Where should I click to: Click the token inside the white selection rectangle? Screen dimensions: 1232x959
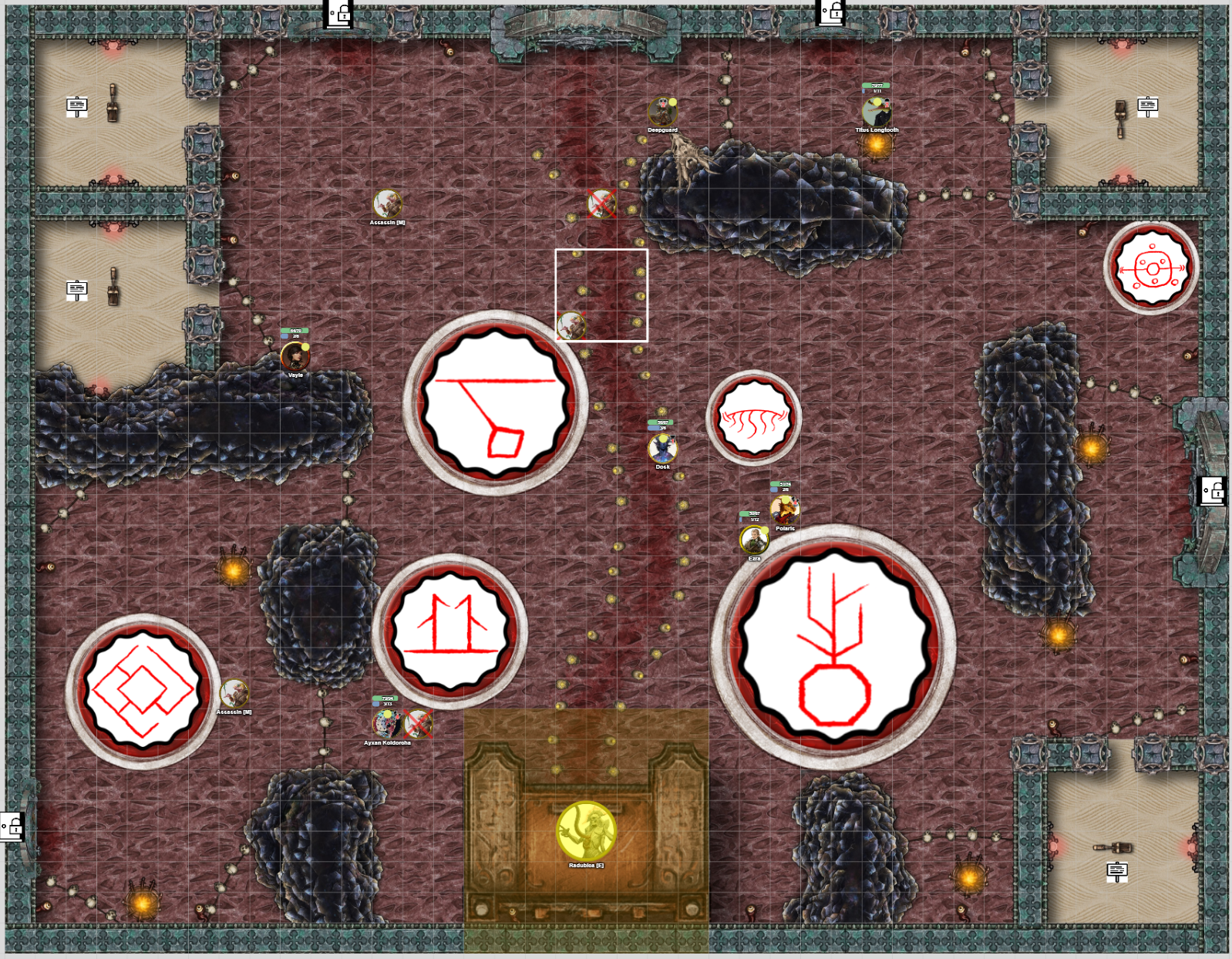point(571,327)
